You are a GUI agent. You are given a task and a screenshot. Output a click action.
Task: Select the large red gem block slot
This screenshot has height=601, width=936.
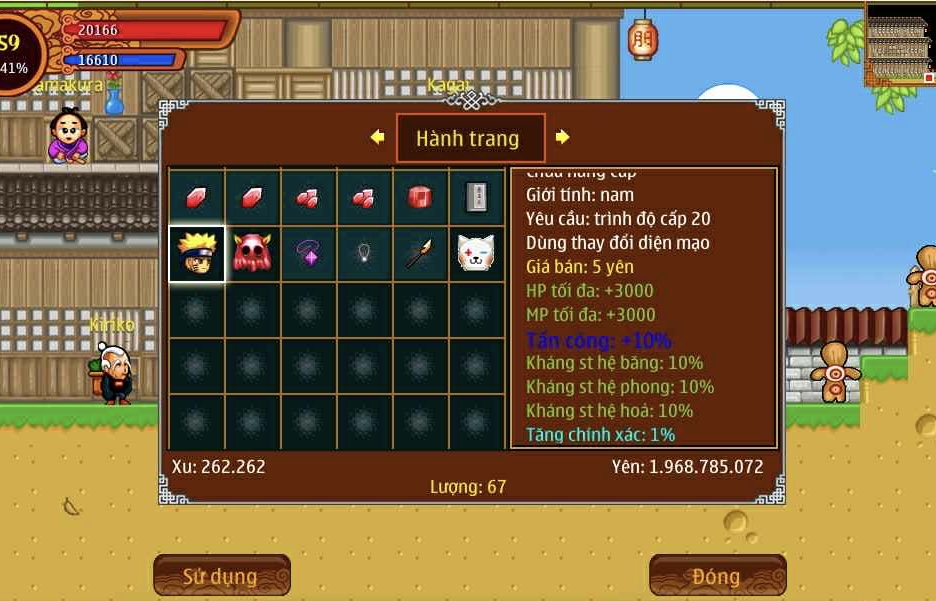tap(420, 198)
